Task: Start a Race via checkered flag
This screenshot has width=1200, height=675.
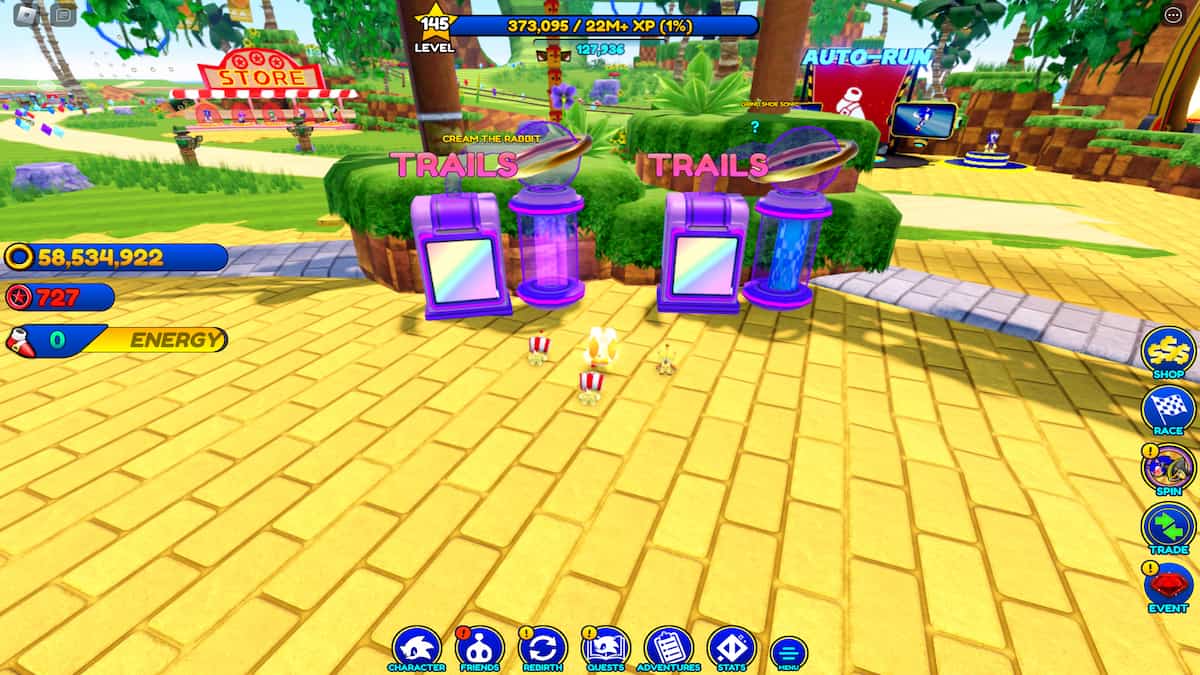Action: (1168, 409)
